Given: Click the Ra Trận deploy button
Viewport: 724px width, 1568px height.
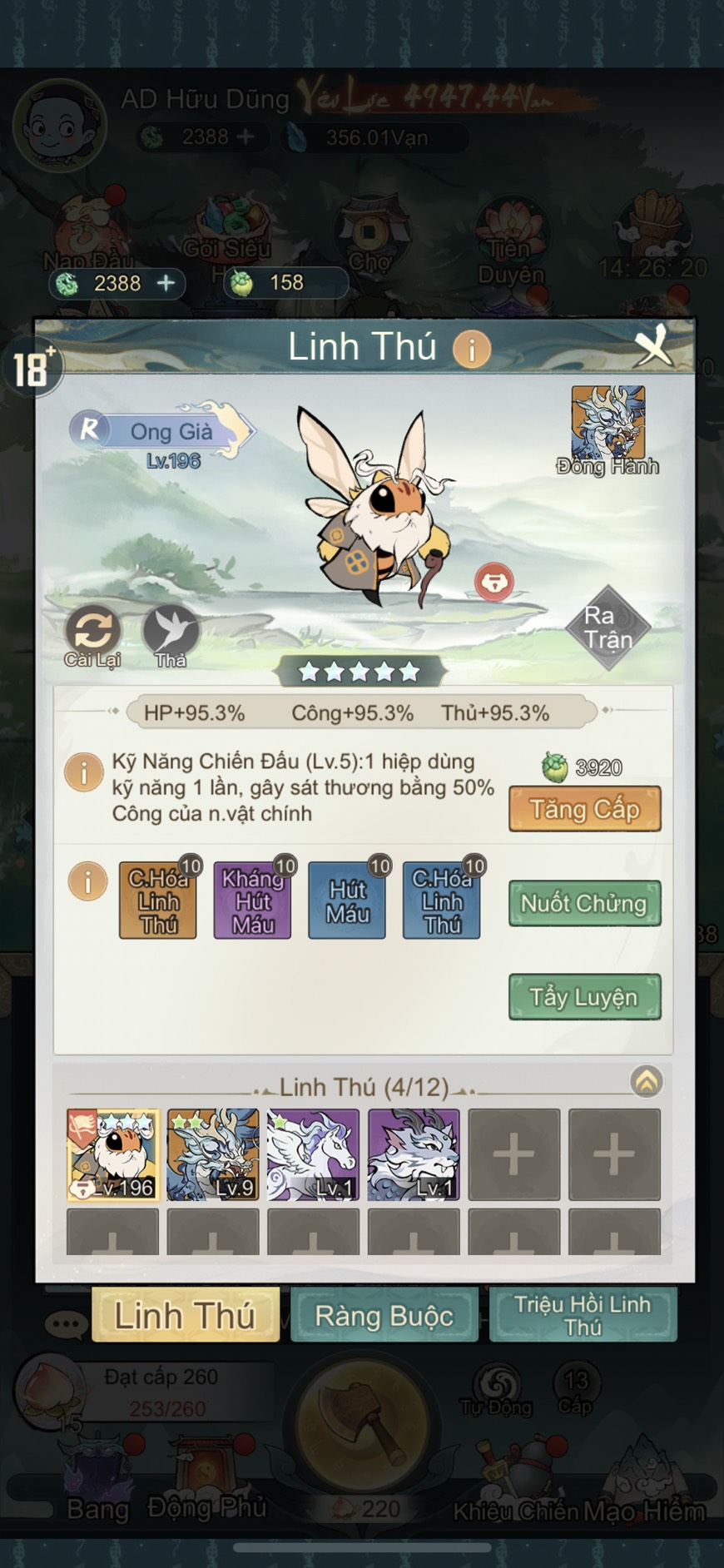Looking at the screenshot, I should [x=608, y=628].
